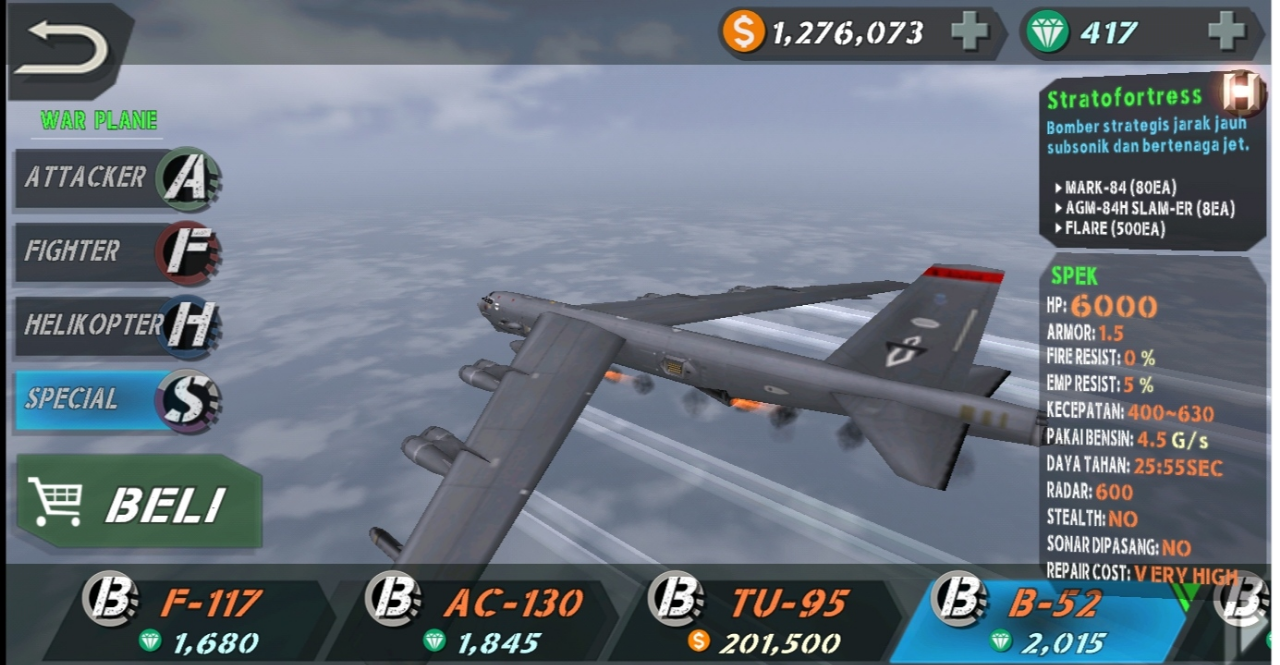Viewport: 1280px width, 665px height.
Task: Click the H badge on the Stratofortress panel
Action: coord(1241,93)
